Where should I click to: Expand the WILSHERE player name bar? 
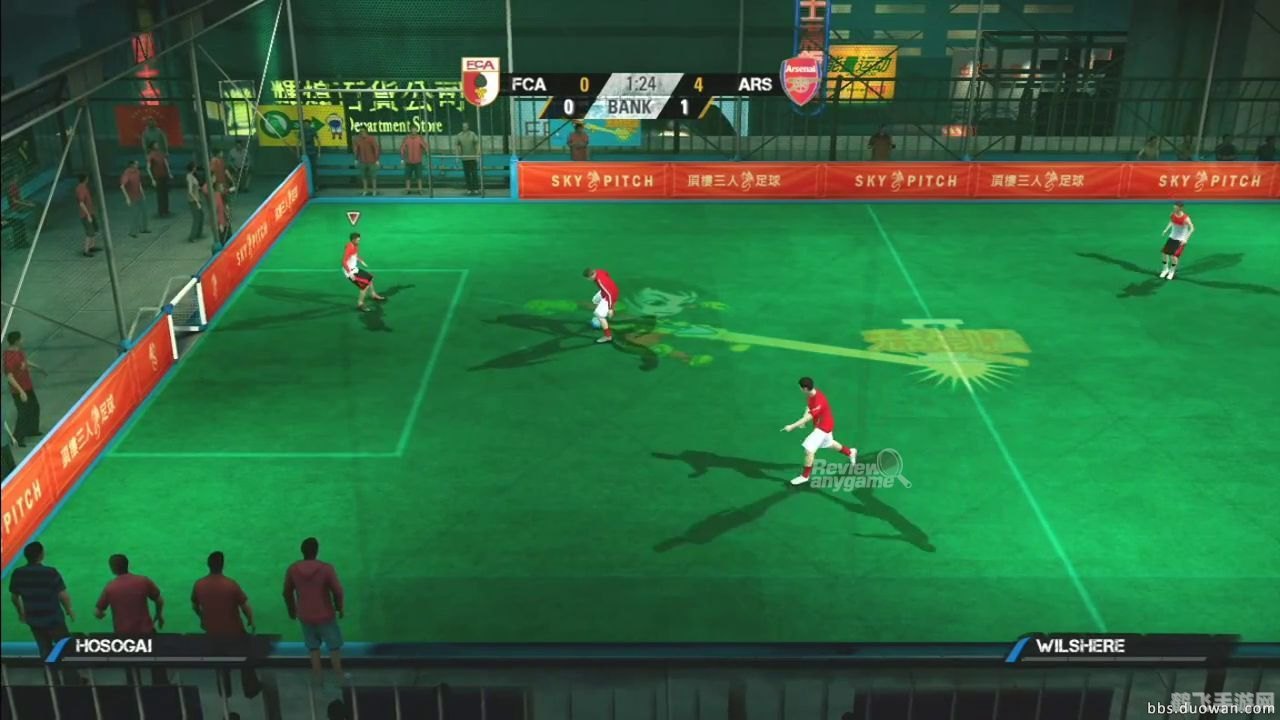(x=1078, y=645)
